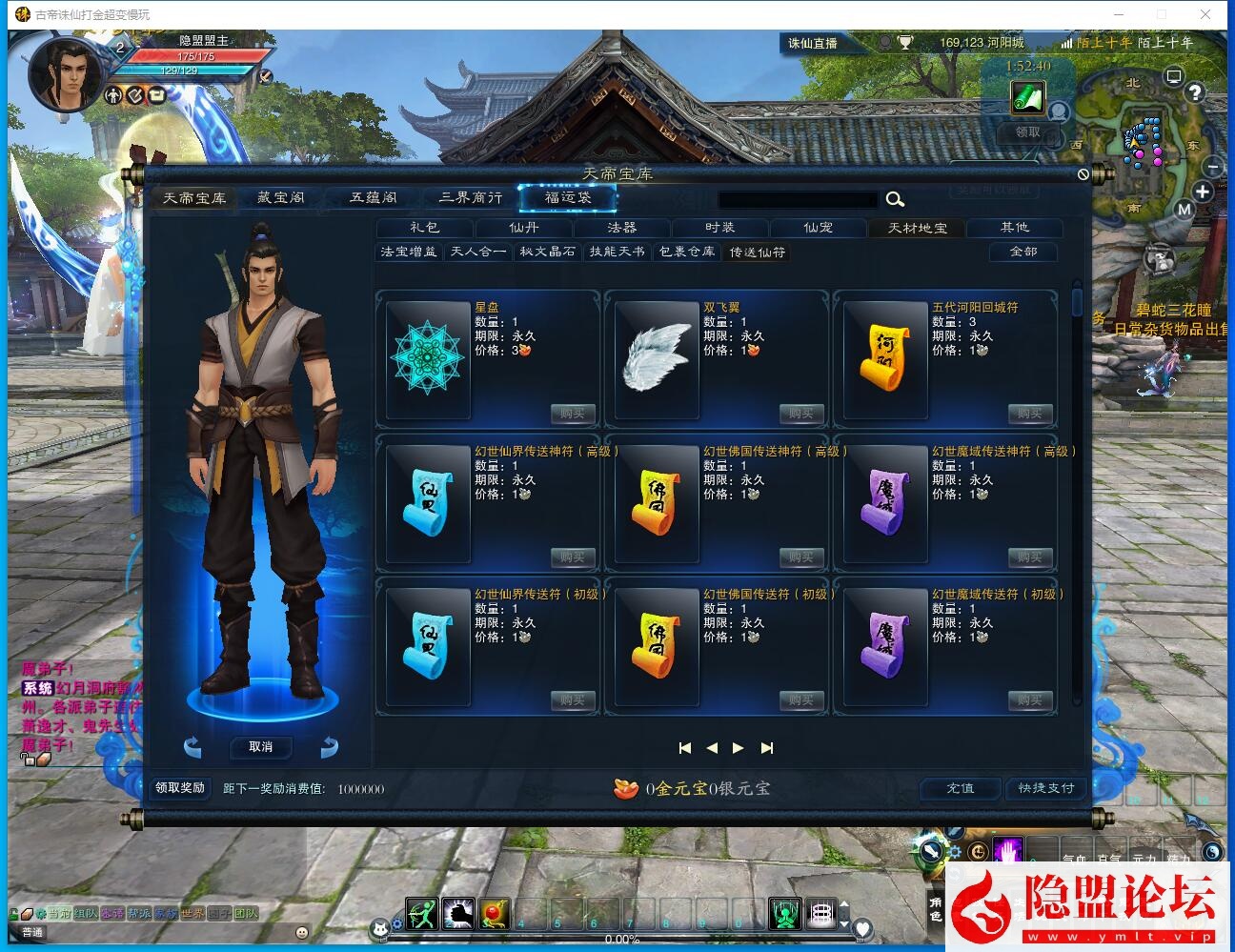Screen dimensions: 1235x952
Task: Open the help question mark icon near the minimap
Action: tap(1194, 92)
